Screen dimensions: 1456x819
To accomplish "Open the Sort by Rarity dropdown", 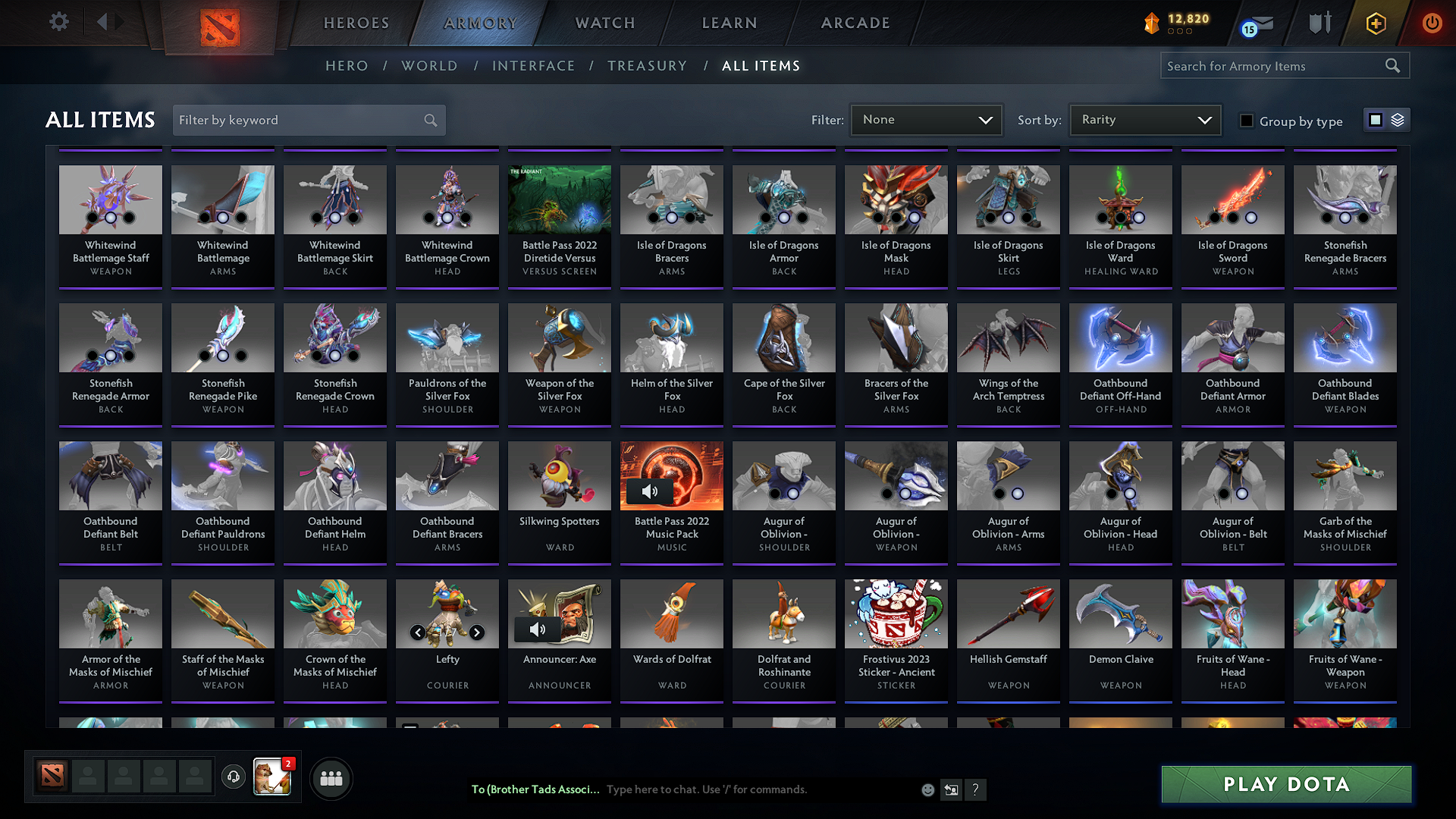I will click(1144, 120).
